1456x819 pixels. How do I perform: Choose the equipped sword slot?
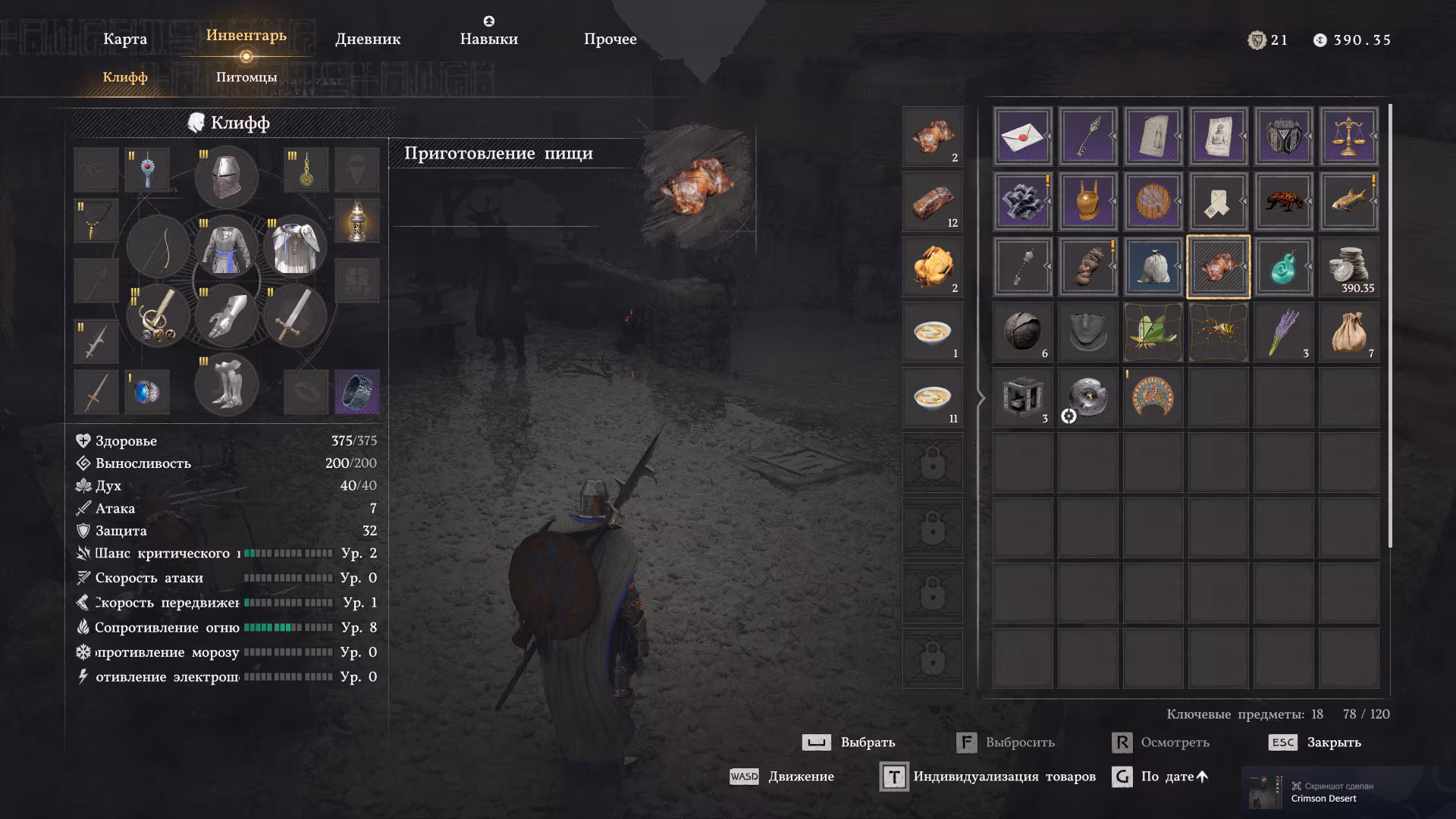point(294,315)
